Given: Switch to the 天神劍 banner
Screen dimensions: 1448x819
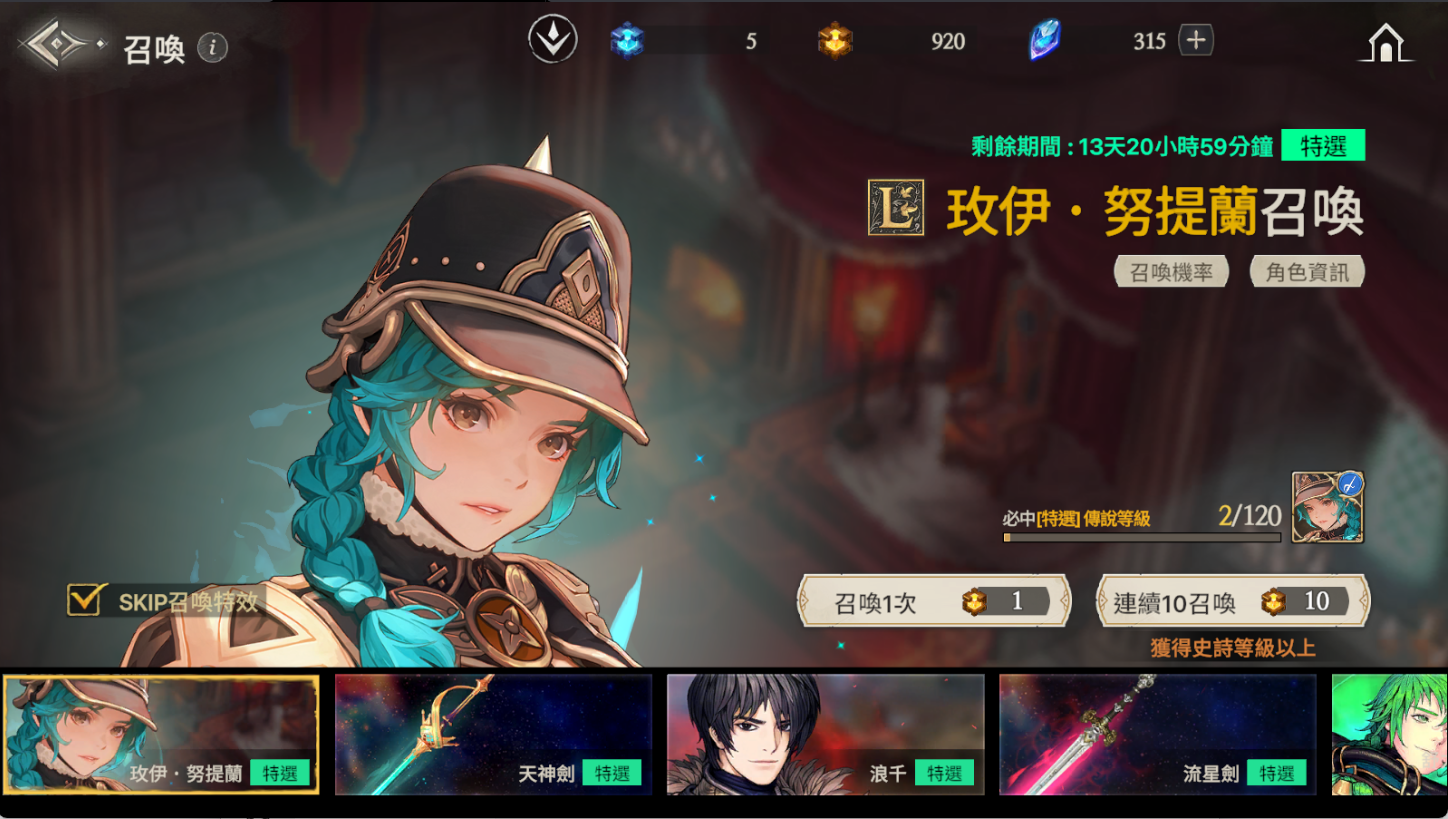Looking at the screenshot, I should pyautogui.click(x=493, y=735).
